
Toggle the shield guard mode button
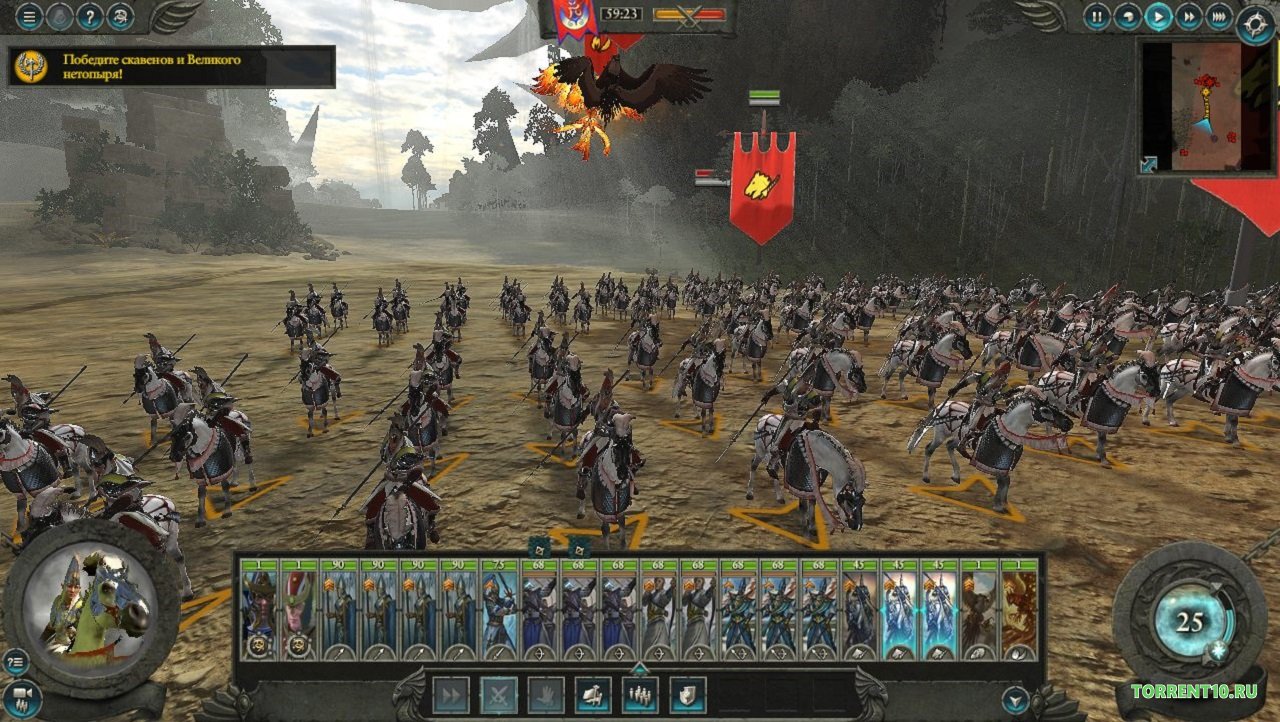688,695
